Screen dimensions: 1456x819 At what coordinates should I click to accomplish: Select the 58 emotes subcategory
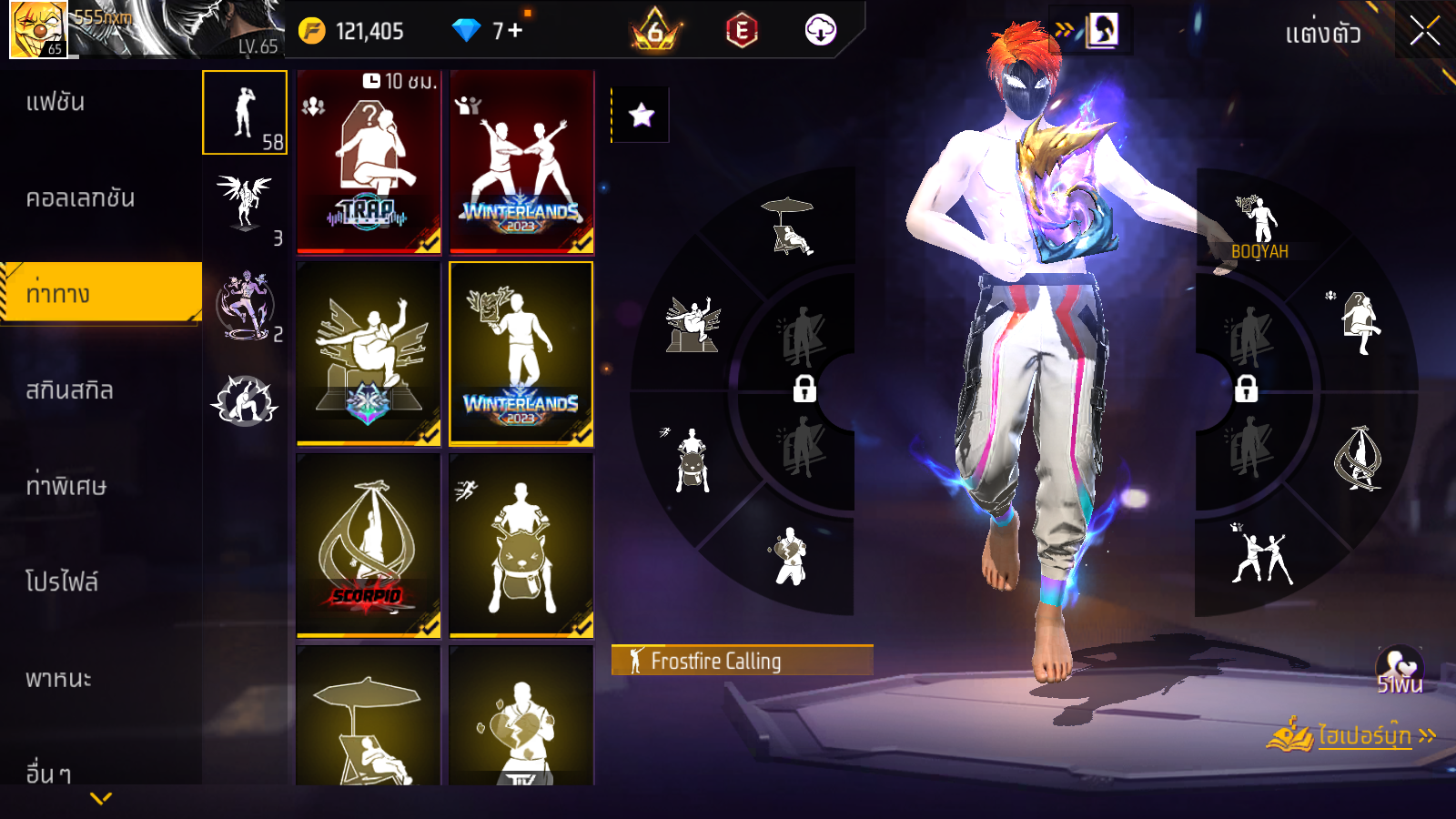pyautogui.click(x=245, y=113)
